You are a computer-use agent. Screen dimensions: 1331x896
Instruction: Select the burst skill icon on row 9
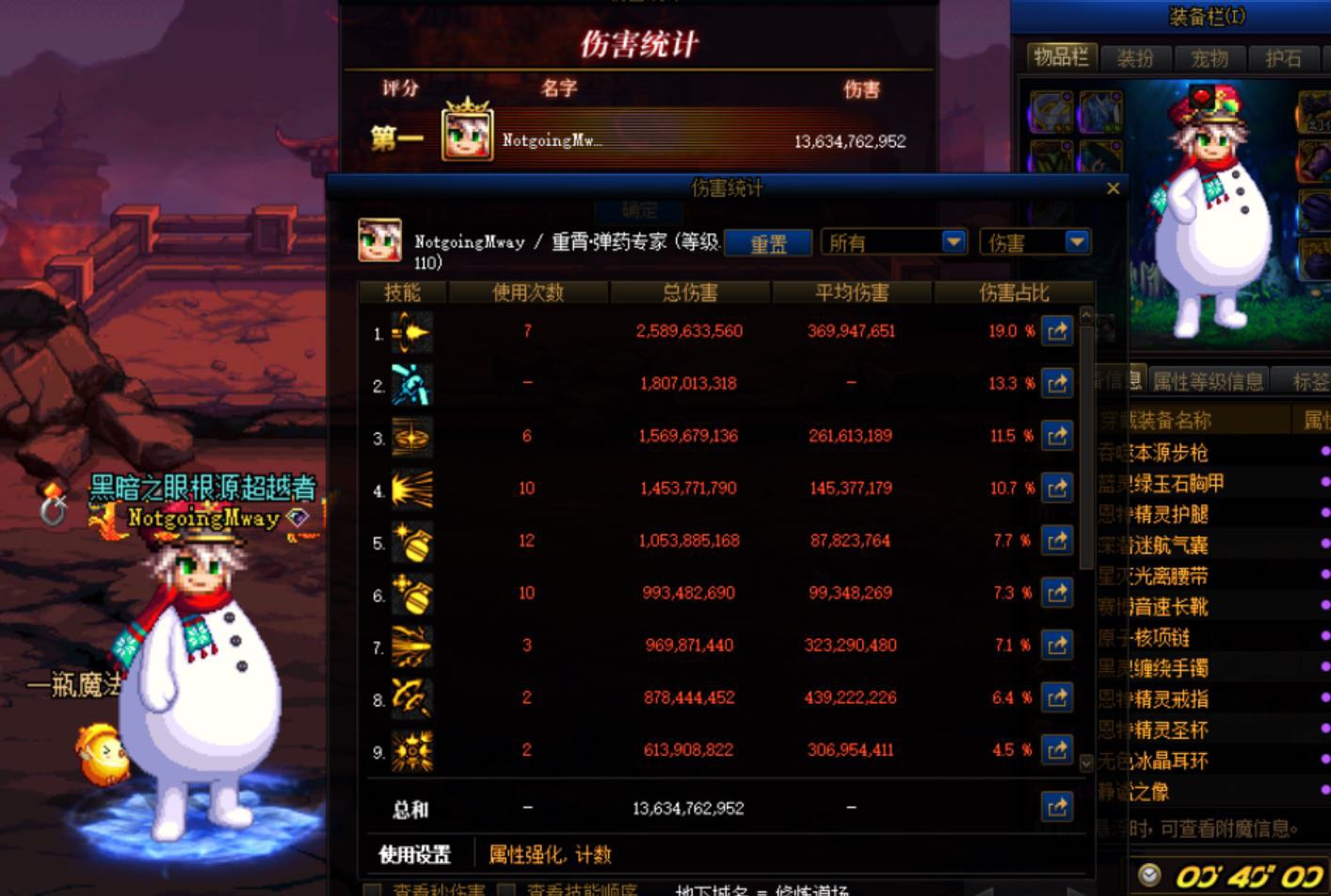(410, 749)
